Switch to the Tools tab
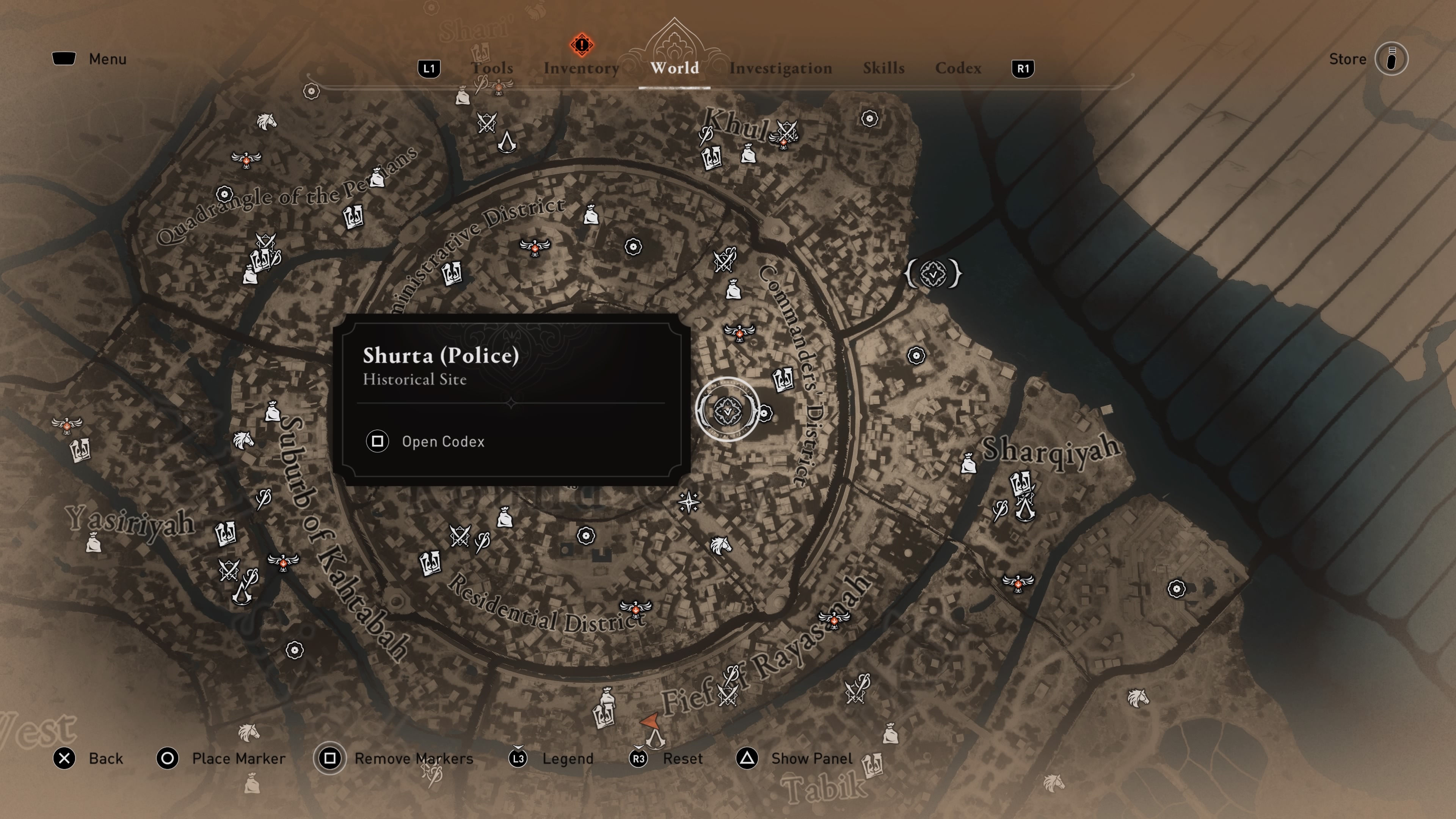Image resolution: width=1456 pixels, height=819 pixels. [492, 68]
